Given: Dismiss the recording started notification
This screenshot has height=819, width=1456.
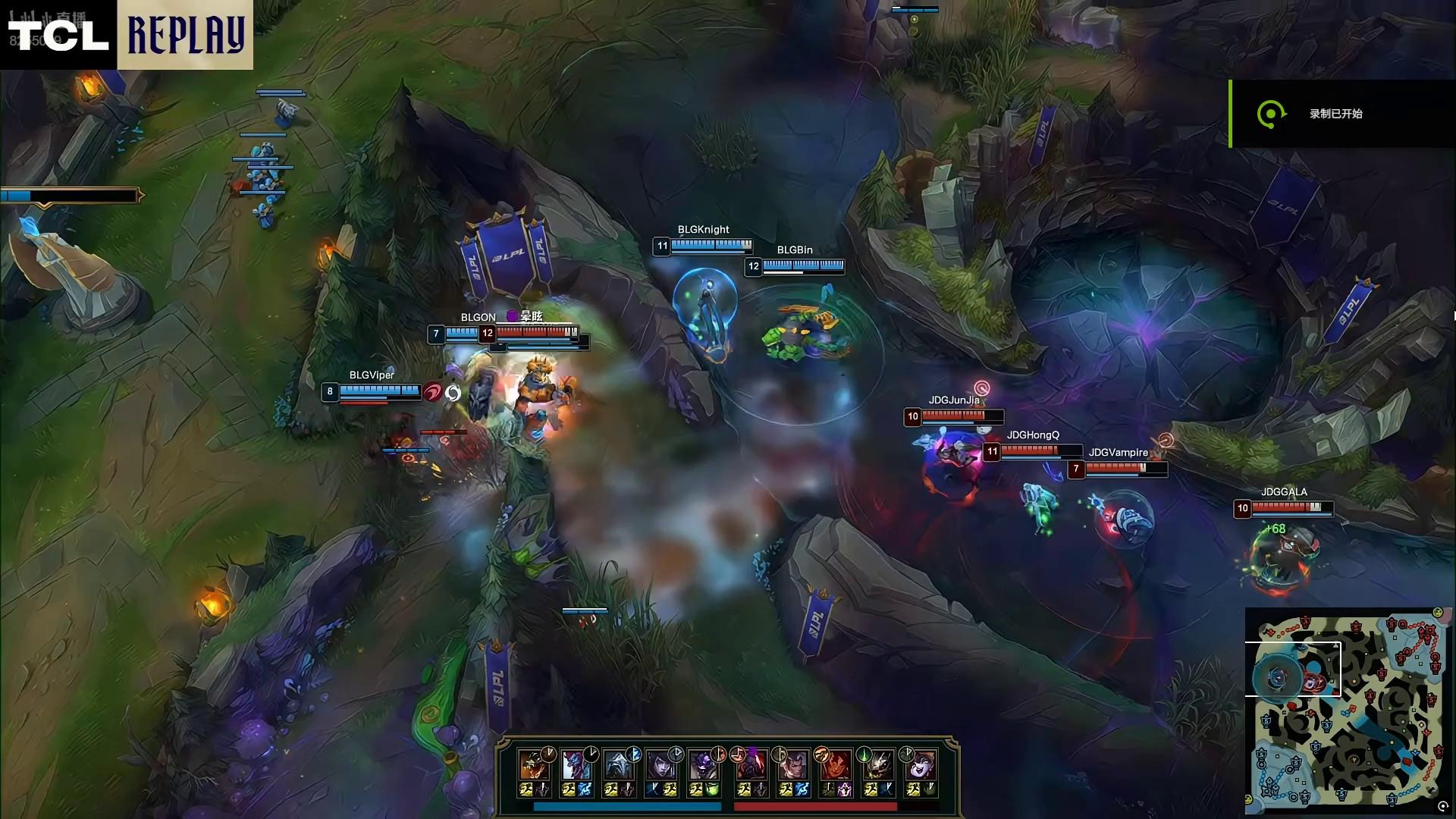Looking at the screenshot, I should tap(1342, 114).
